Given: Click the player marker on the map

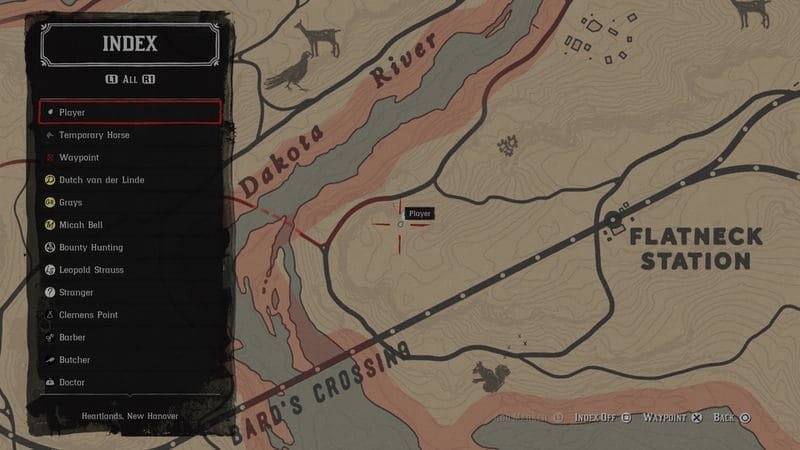Looking at the screenshot, I should coord(400,225).
